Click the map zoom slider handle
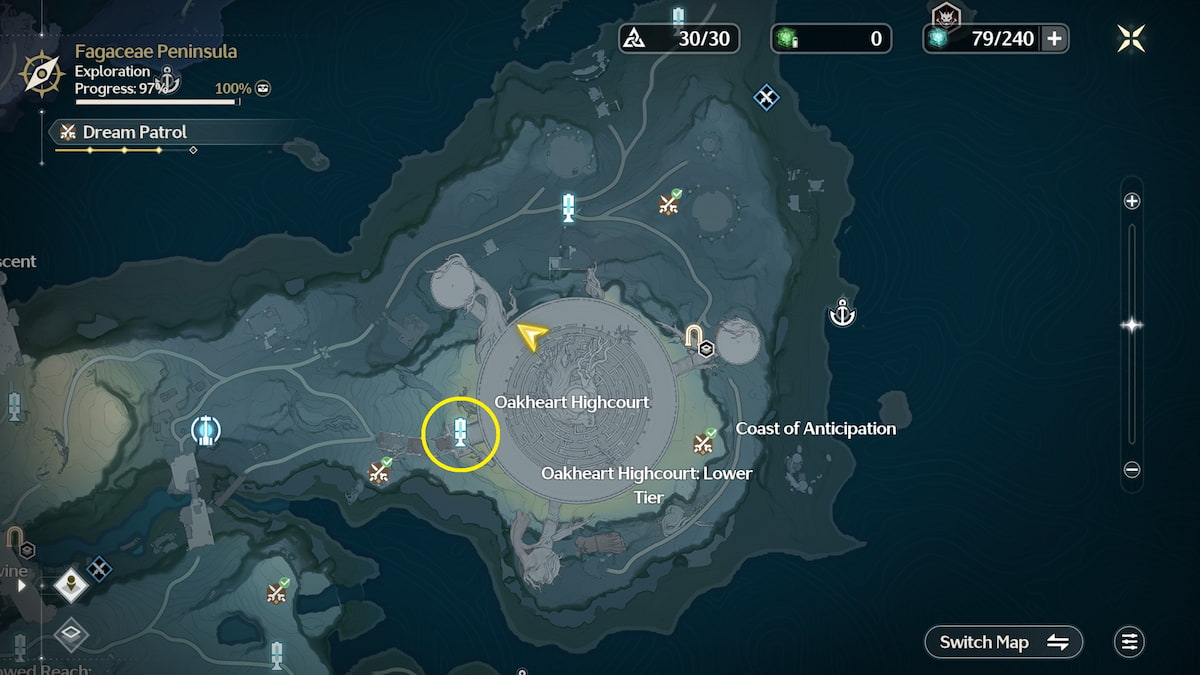The height and width of the screenshot is (675, 1200). [x=1132, y=325]
